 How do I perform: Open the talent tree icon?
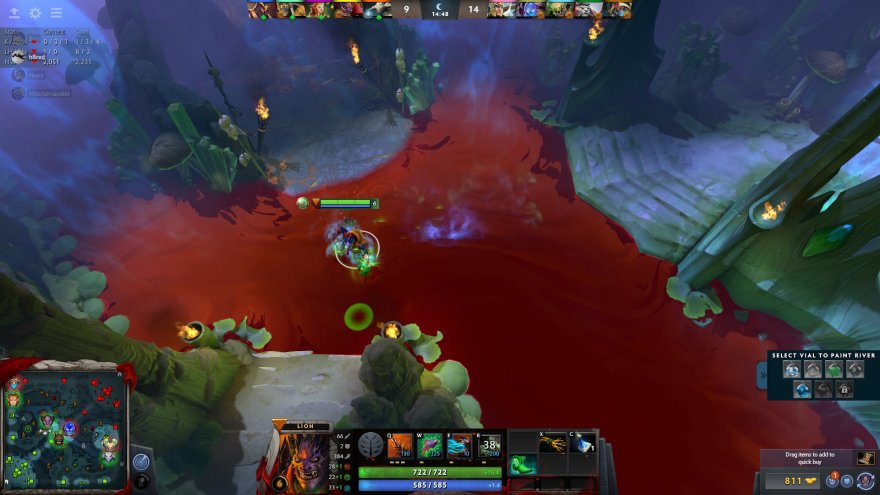(x=372, y=446)
